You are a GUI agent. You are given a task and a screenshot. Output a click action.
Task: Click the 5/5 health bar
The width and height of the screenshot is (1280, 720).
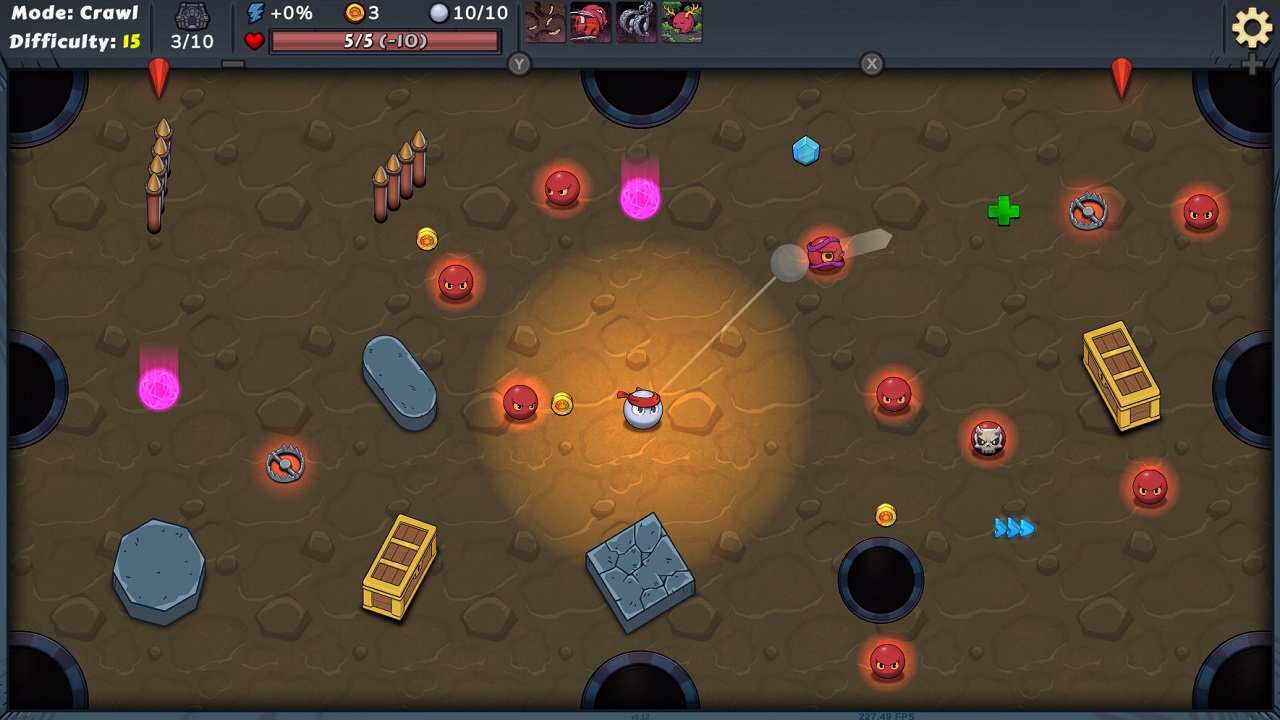tap(385, 41)
